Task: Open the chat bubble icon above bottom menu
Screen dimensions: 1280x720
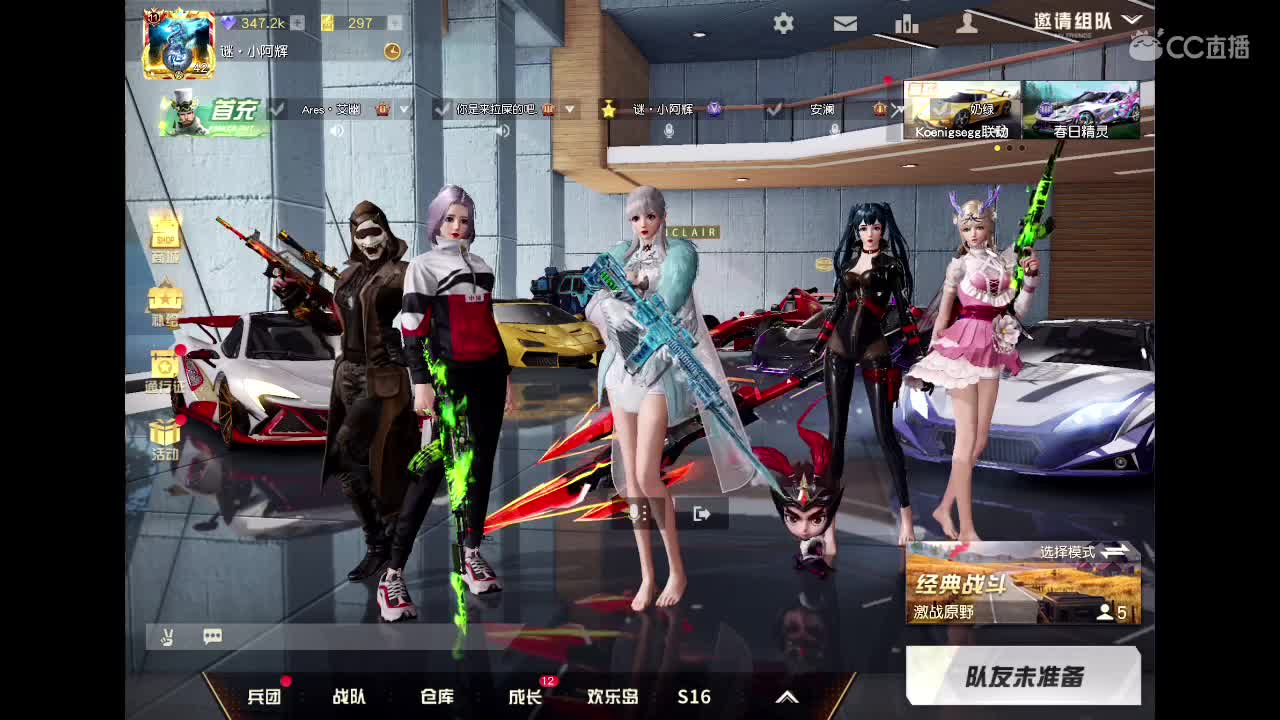Action: (x=210, y=636)
